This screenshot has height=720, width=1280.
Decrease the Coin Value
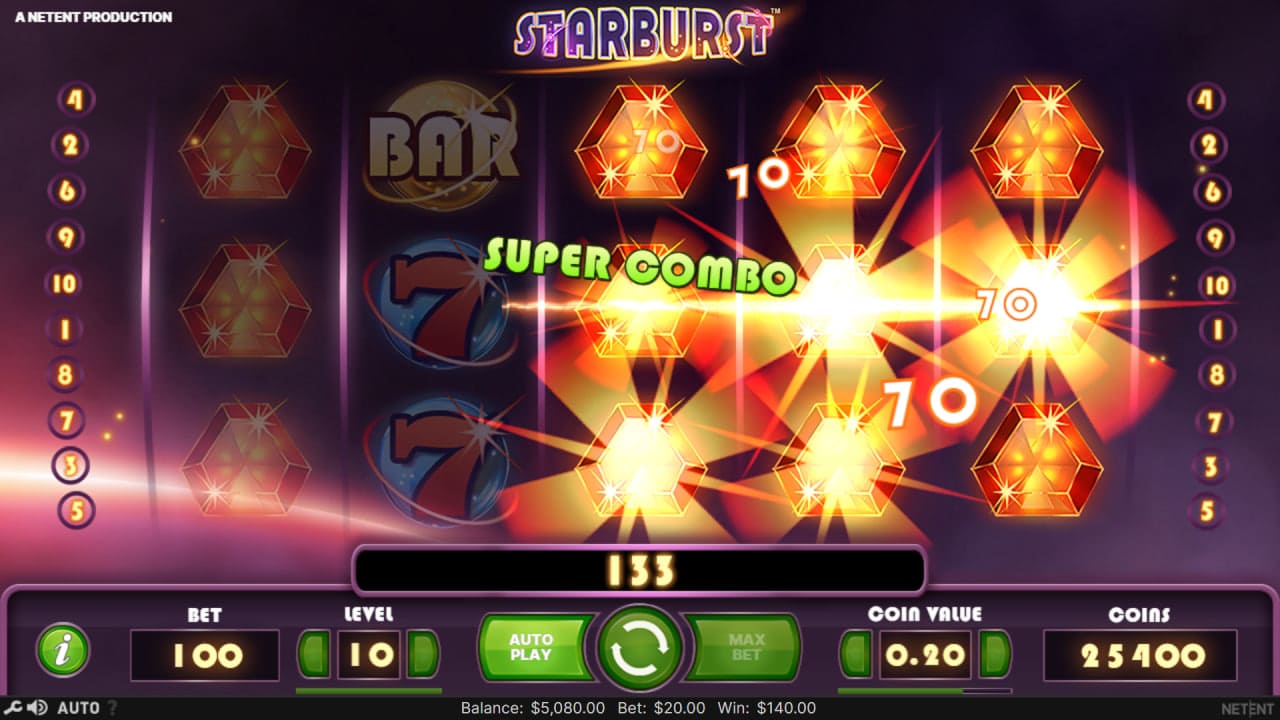[x=856, y=655]
